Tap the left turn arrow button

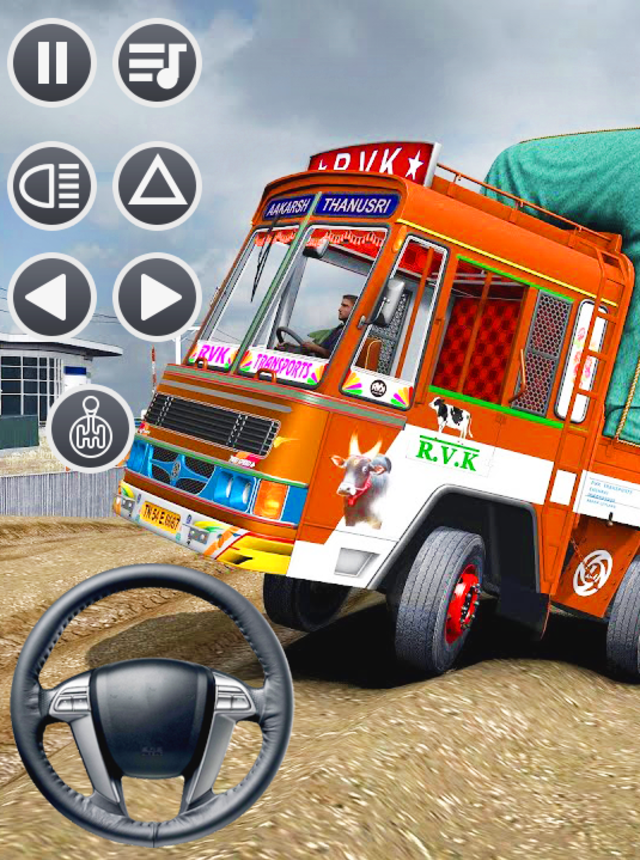point(52,297)
